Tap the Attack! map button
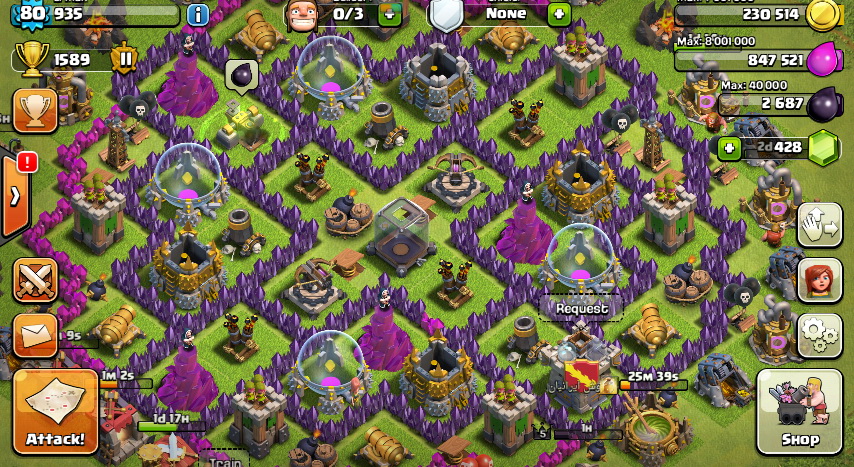Viewport: 854px width, 467px height. tap(55, 411)
